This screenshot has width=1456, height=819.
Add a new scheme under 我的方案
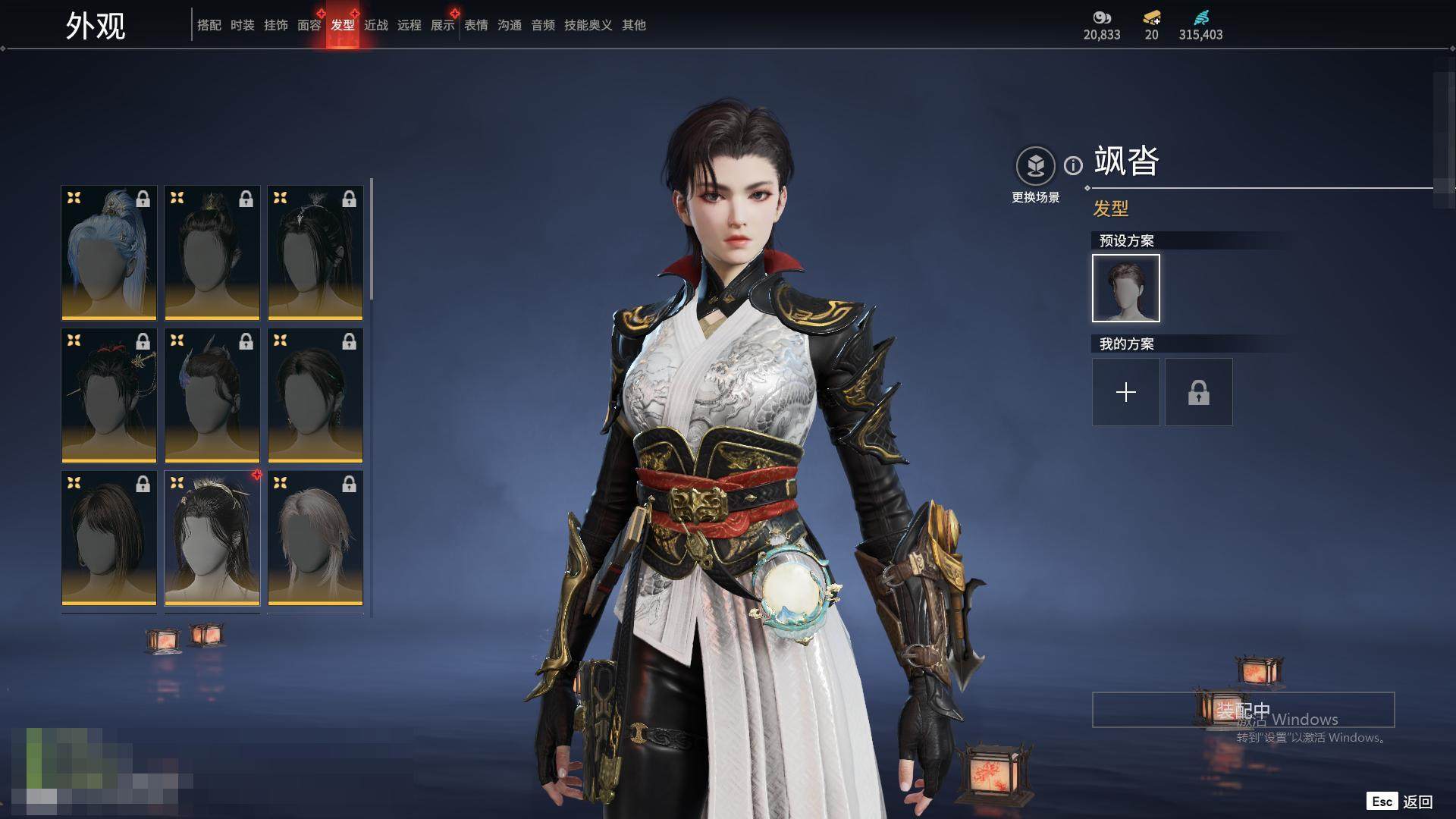coord(1125,392)
